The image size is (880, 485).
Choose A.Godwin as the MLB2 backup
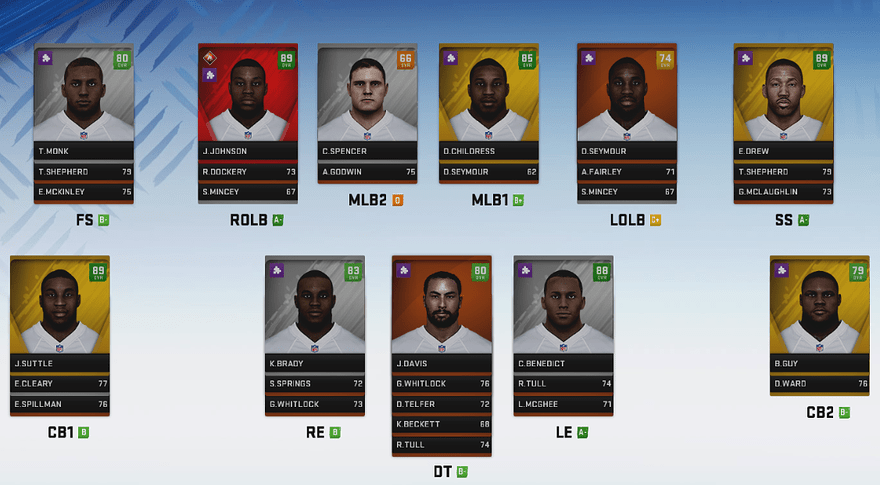pos(367,171)
